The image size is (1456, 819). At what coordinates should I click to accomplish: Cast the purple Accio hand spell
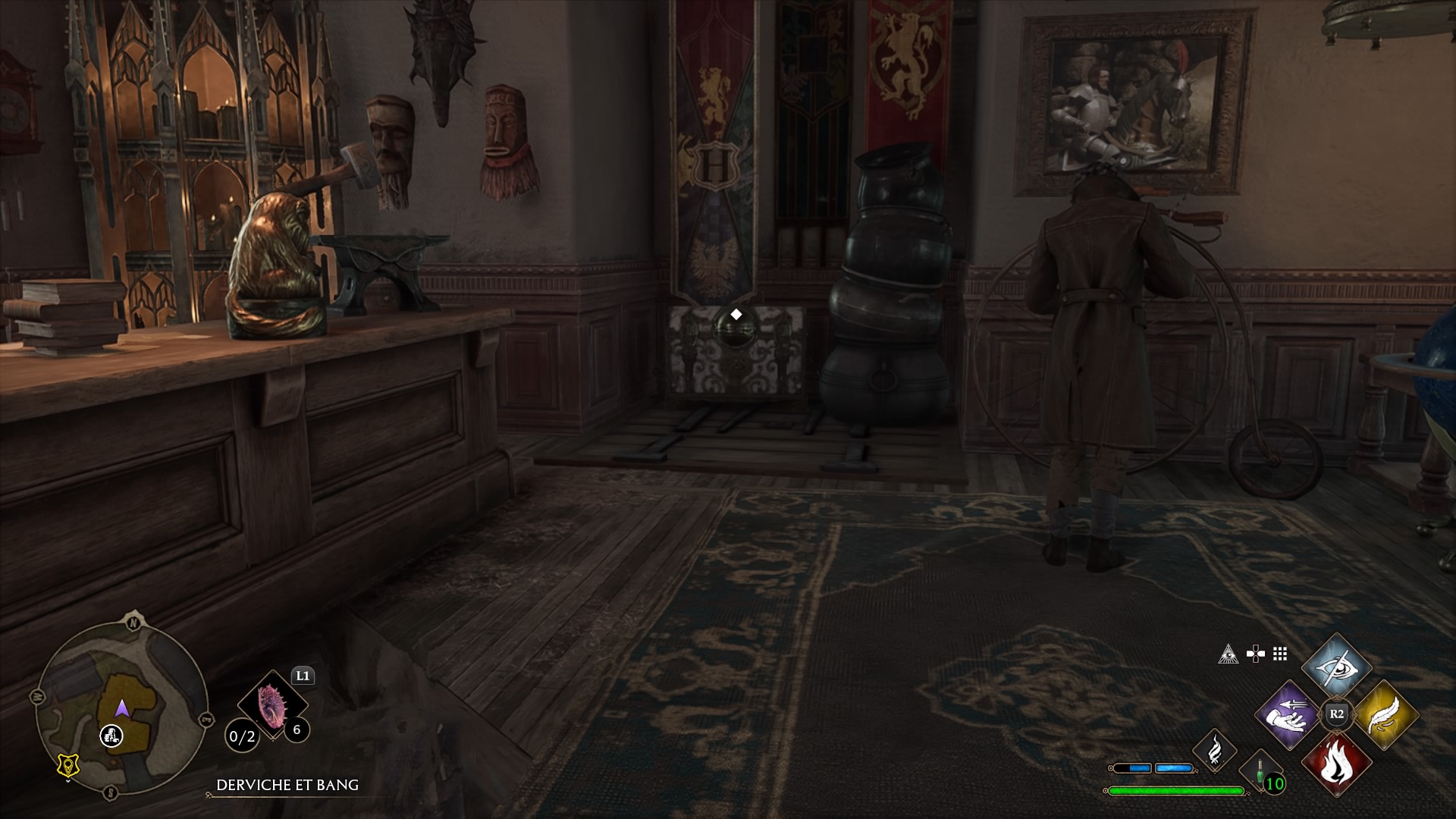tap(1288, 714)
